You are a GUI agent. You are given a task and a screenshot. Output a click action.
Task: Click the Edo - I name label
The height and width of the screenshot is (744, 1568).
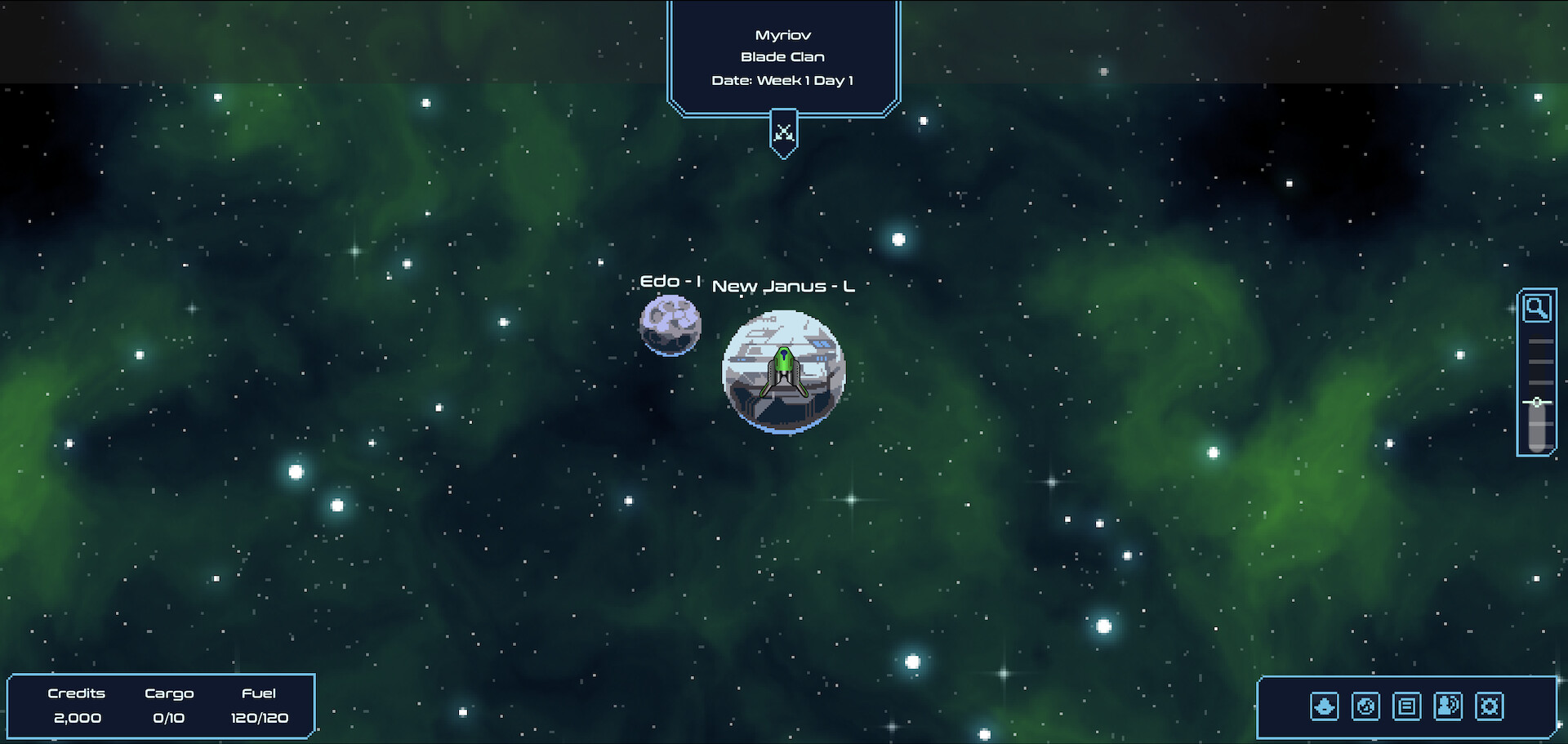click(x=669, y=280)
